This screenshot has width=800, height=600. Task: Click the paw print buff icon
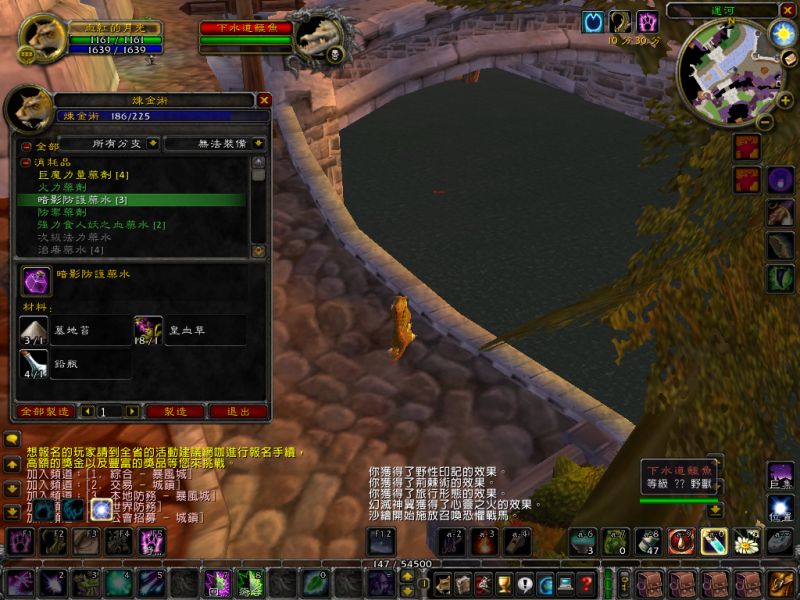pos(647,22)
